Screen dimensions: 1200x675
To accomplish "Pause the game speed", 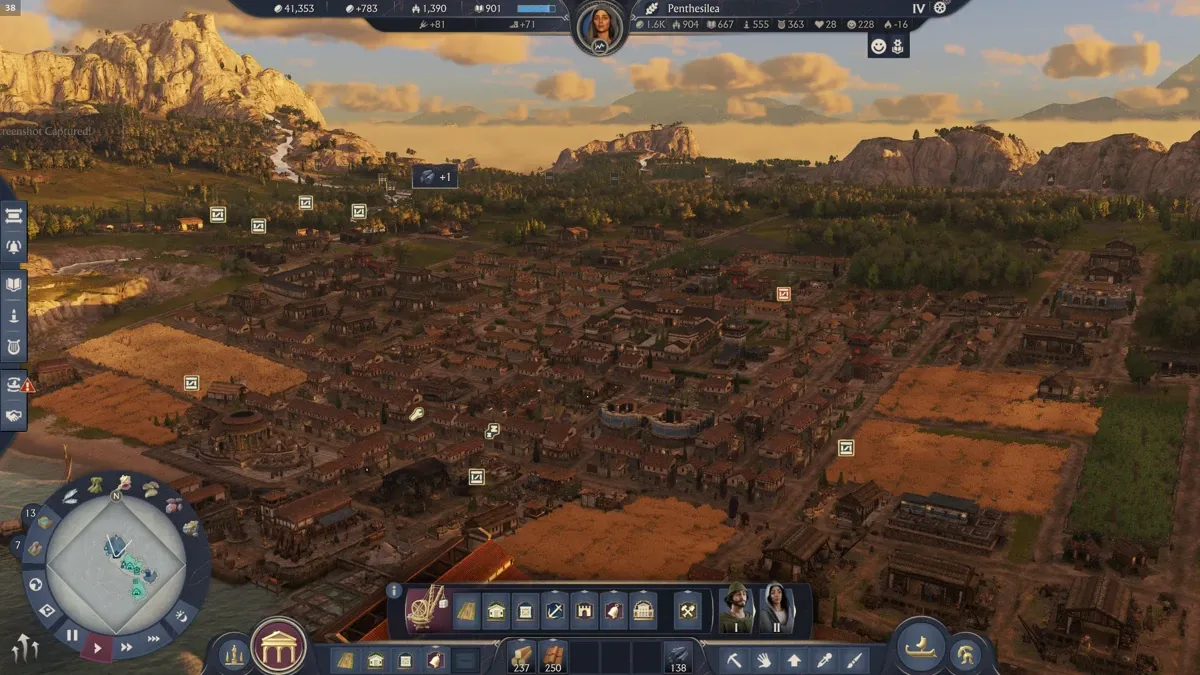I will click(x=72, y=635).
